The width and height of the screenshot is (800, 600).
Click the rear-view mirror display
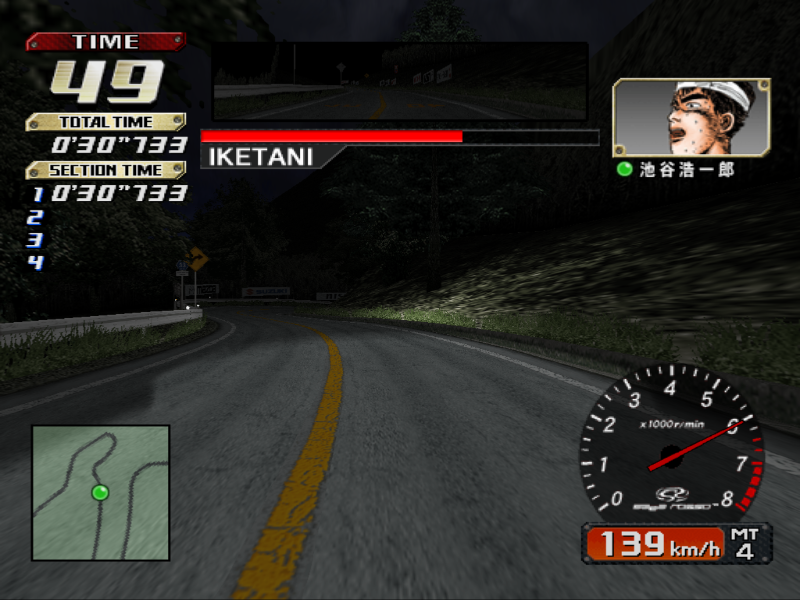point(399,82)
